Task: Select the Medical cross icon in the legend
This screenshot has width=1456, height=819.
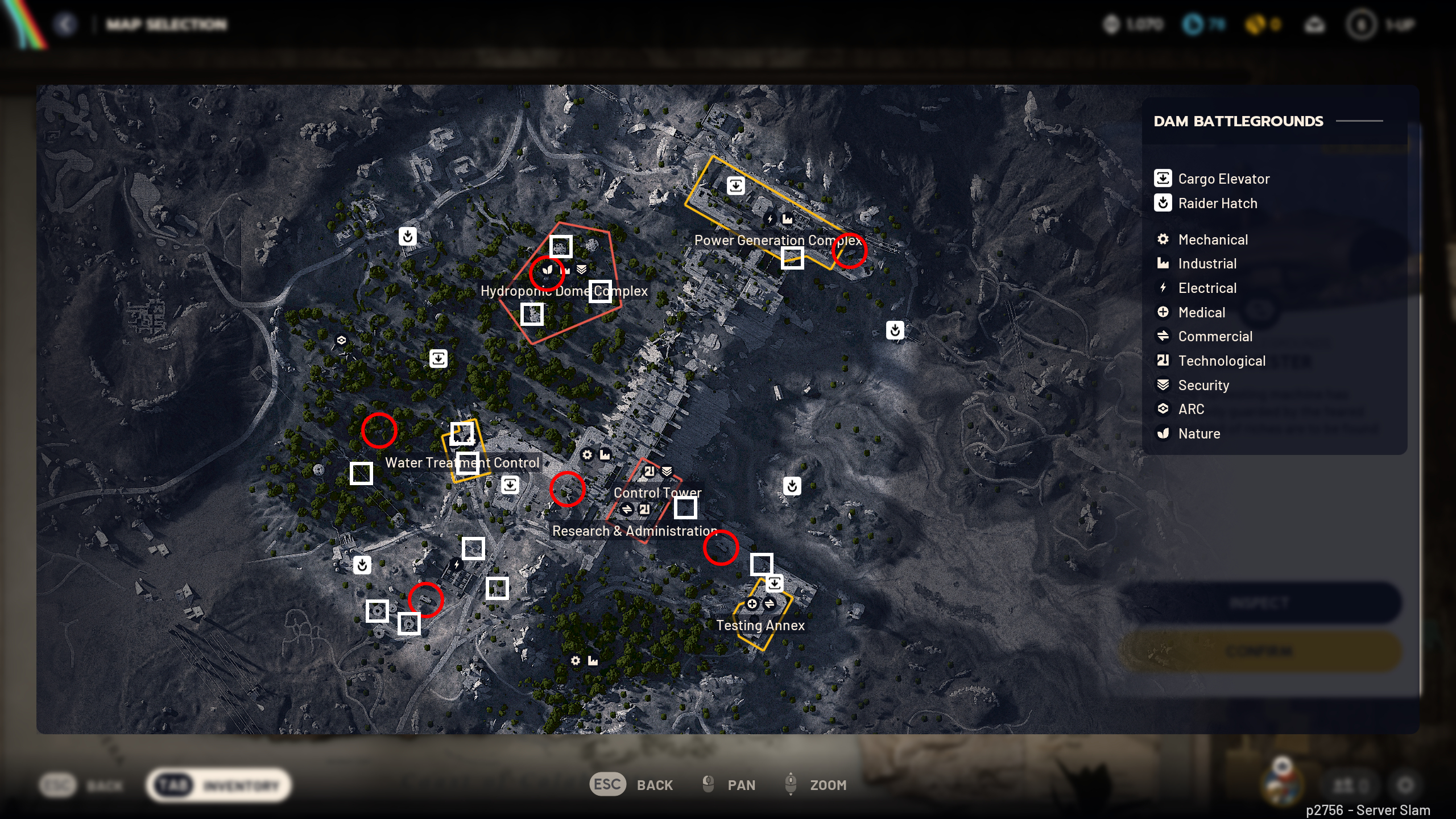Action: coord(1164,312)
